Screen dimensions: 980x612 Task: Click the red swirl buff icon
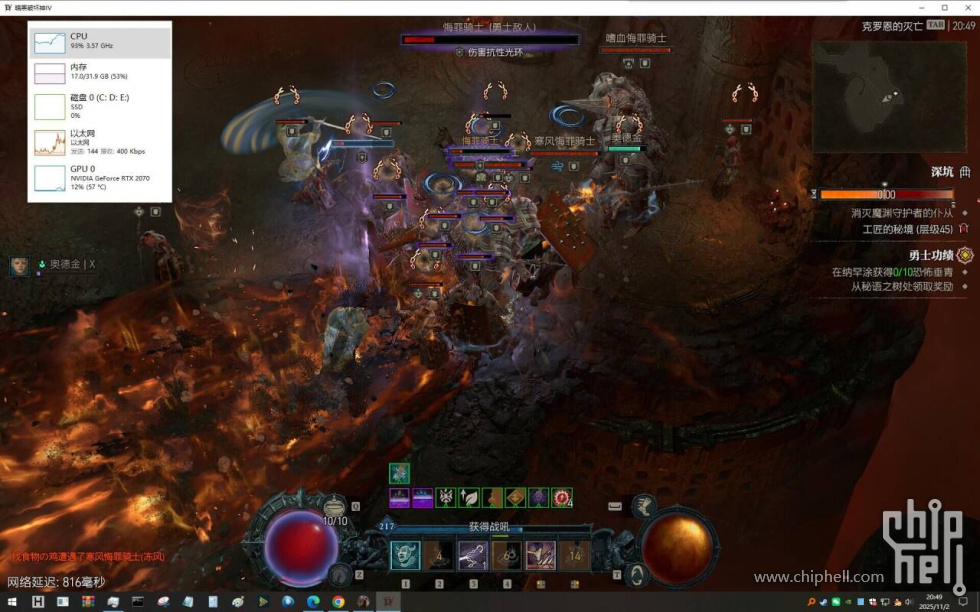[562, 497]
